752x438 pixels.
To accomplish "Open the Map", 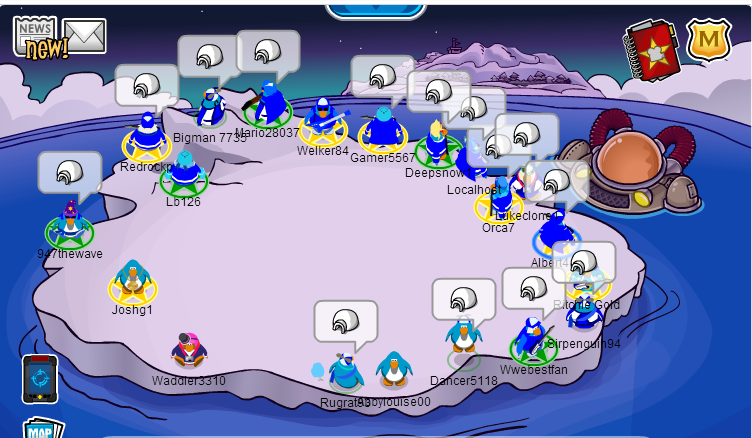I will [x=42, y=429].
